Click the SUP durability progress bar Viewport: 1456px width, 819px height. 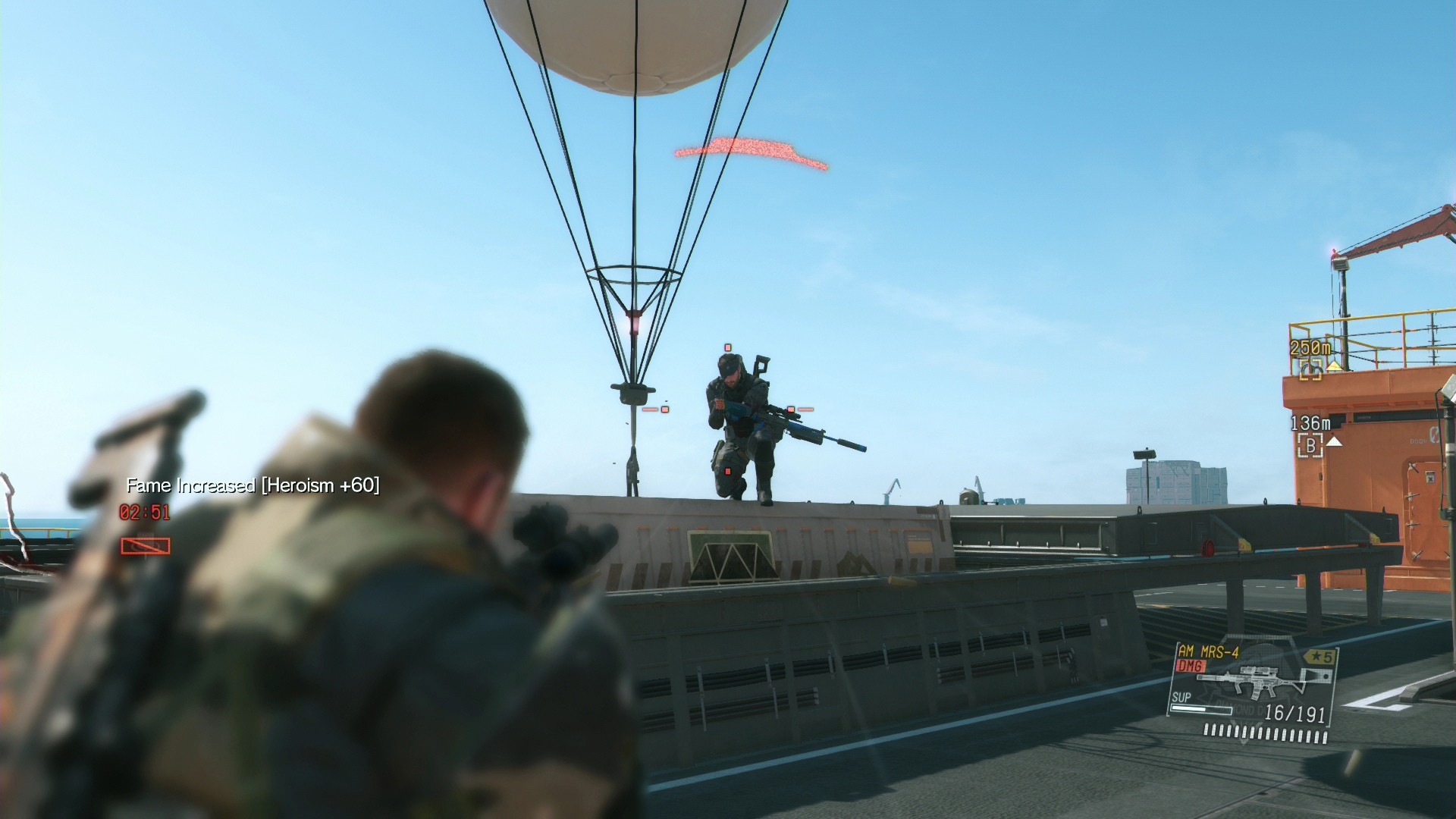tap(1202, 711)
